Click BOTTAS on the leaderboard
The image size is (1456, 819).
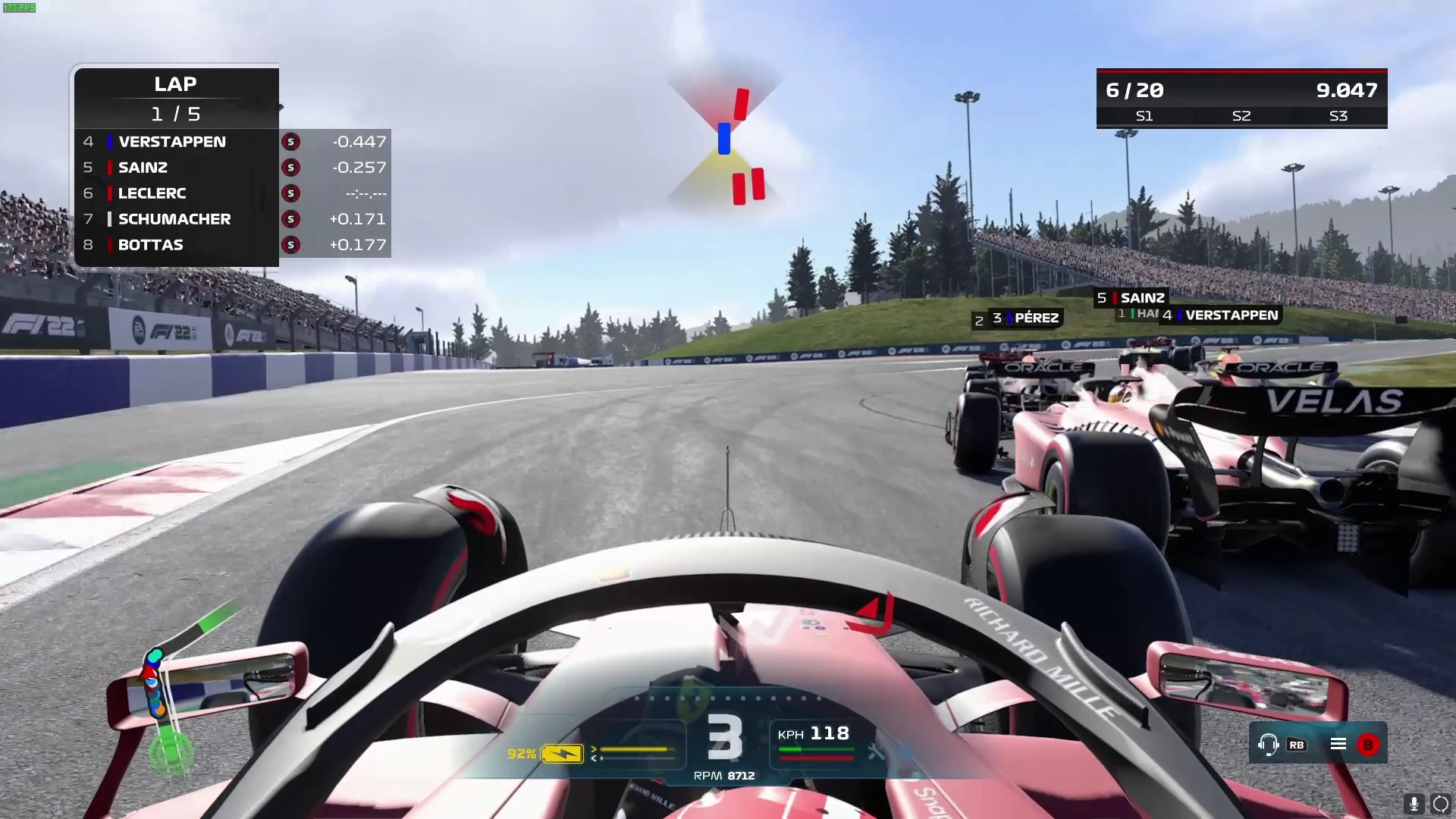[x=149, y=244]
